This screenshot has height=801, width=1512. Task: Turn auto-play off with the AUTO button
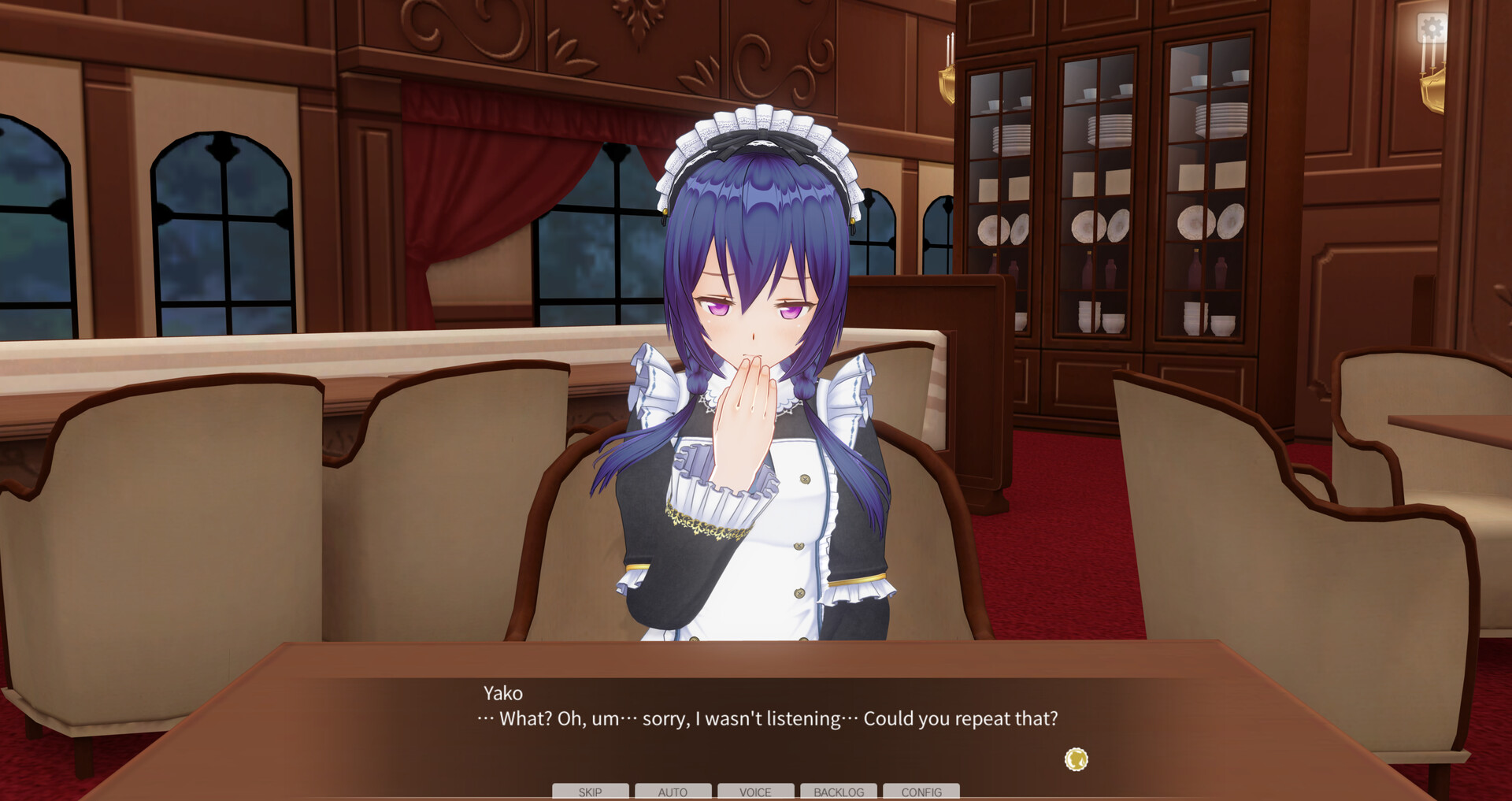pos(673,792)
